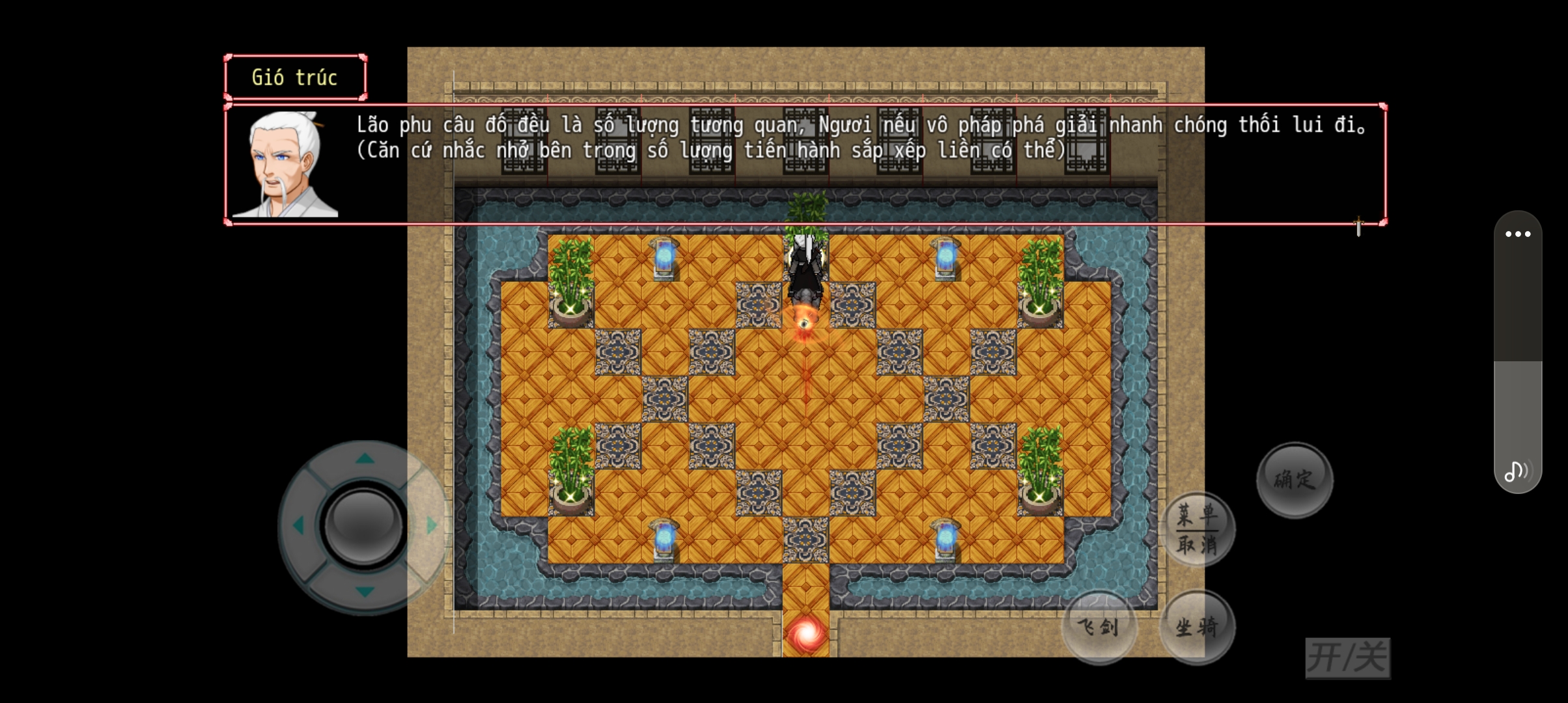Screen dimensions: 1568x703
Task: Advance the Gió trúc dialogue box
Action: pos(805,164)
